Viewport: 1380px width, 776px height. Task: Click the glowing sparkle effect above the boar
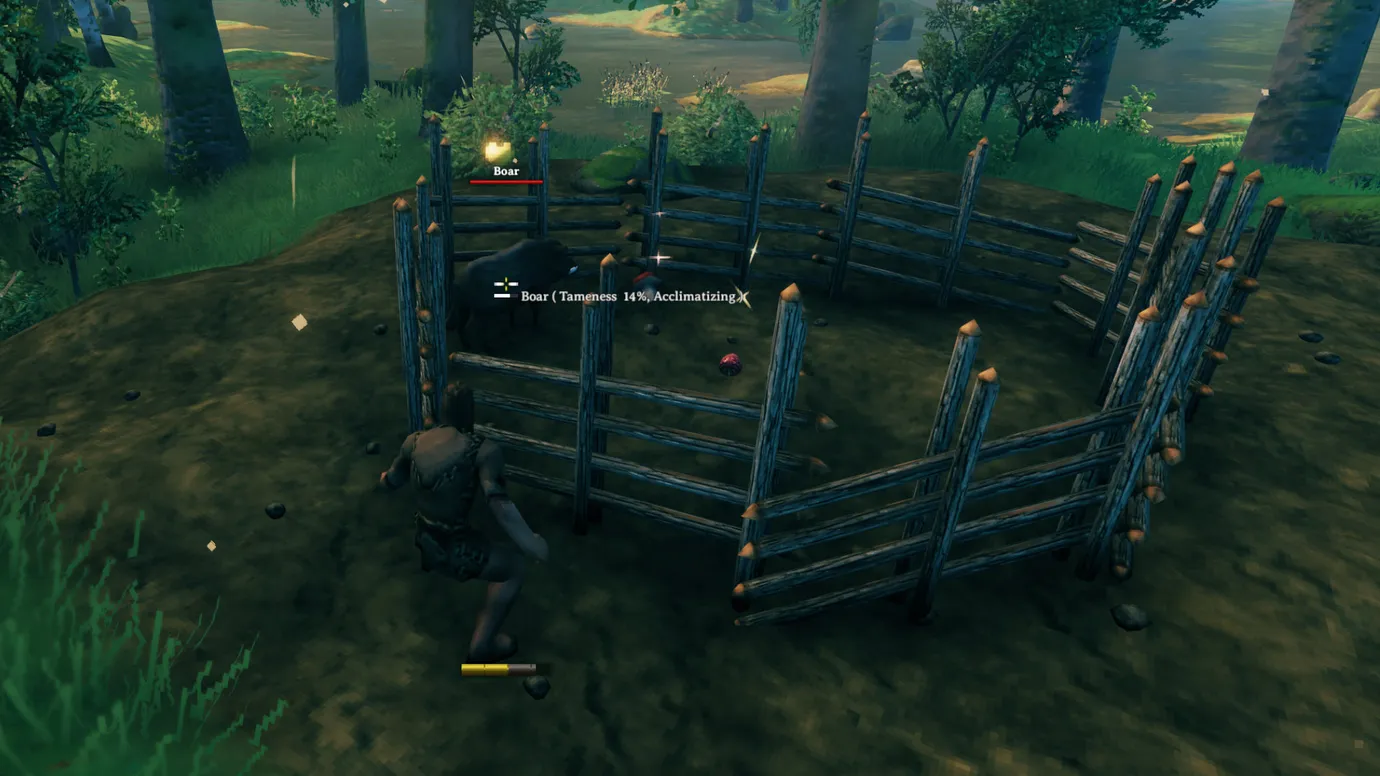497,148
